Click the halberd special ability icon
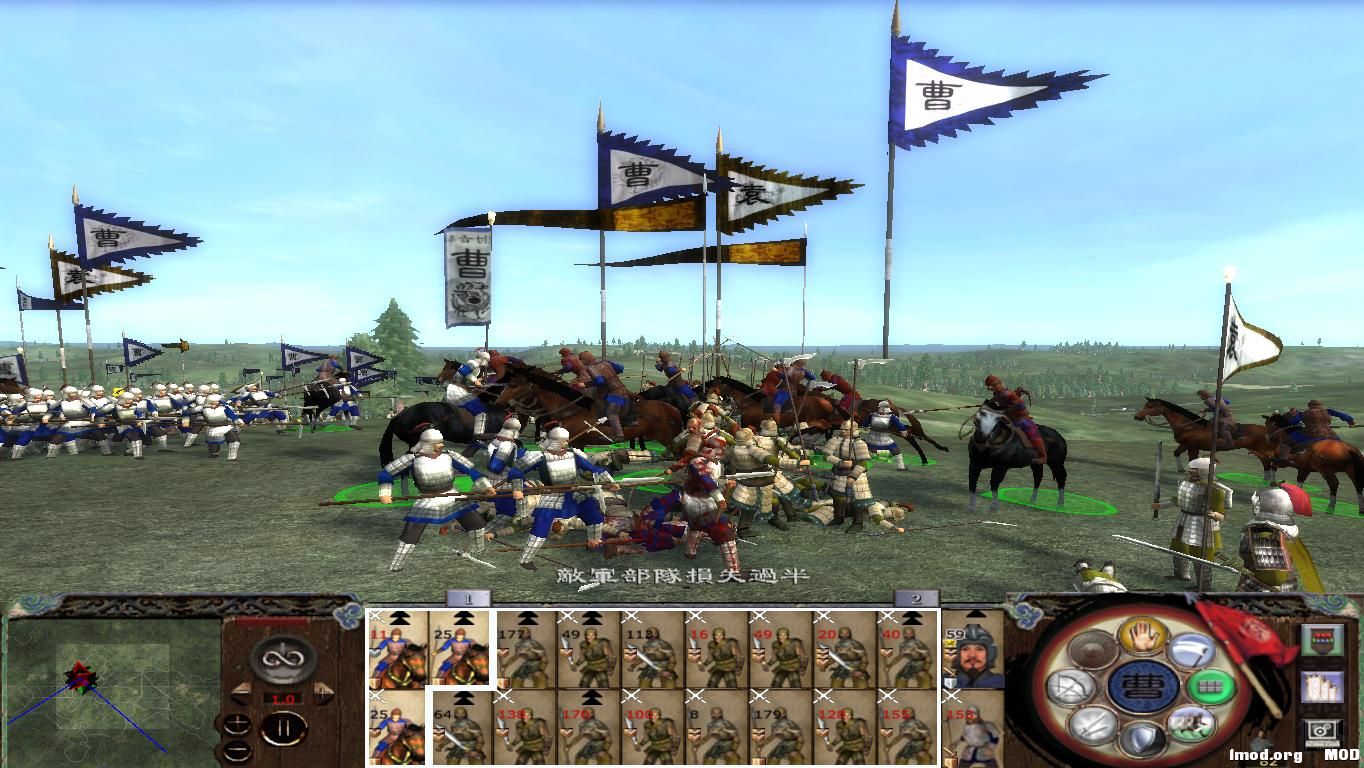This screenshot has height=768, width=1364. point(1192,650)
